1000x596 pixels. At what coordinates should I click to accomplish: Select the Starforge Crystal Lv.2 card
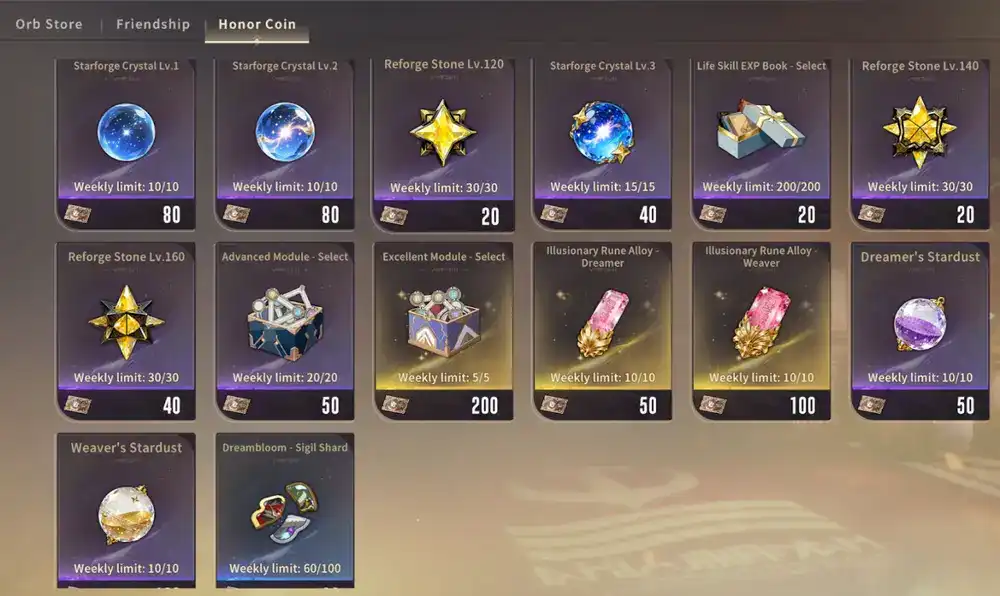285,135
